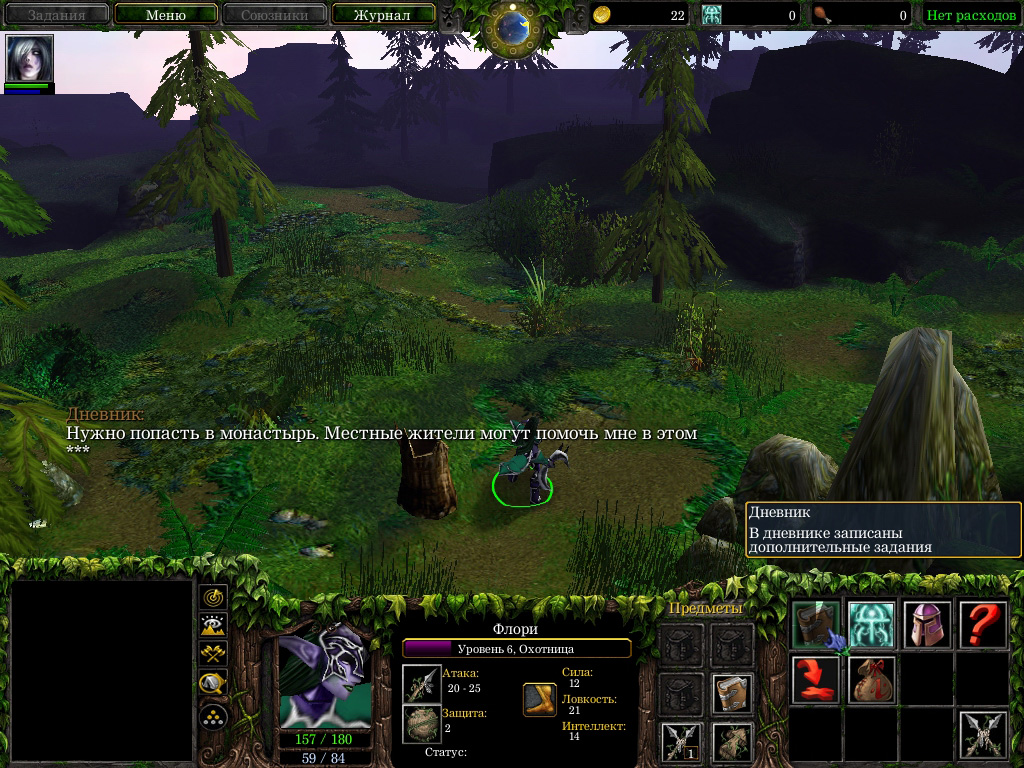Image resolution: width=1024 pixels, height=768 pixels.
Task: Select the hero portrait icon at top left
Action: [29, 59]
